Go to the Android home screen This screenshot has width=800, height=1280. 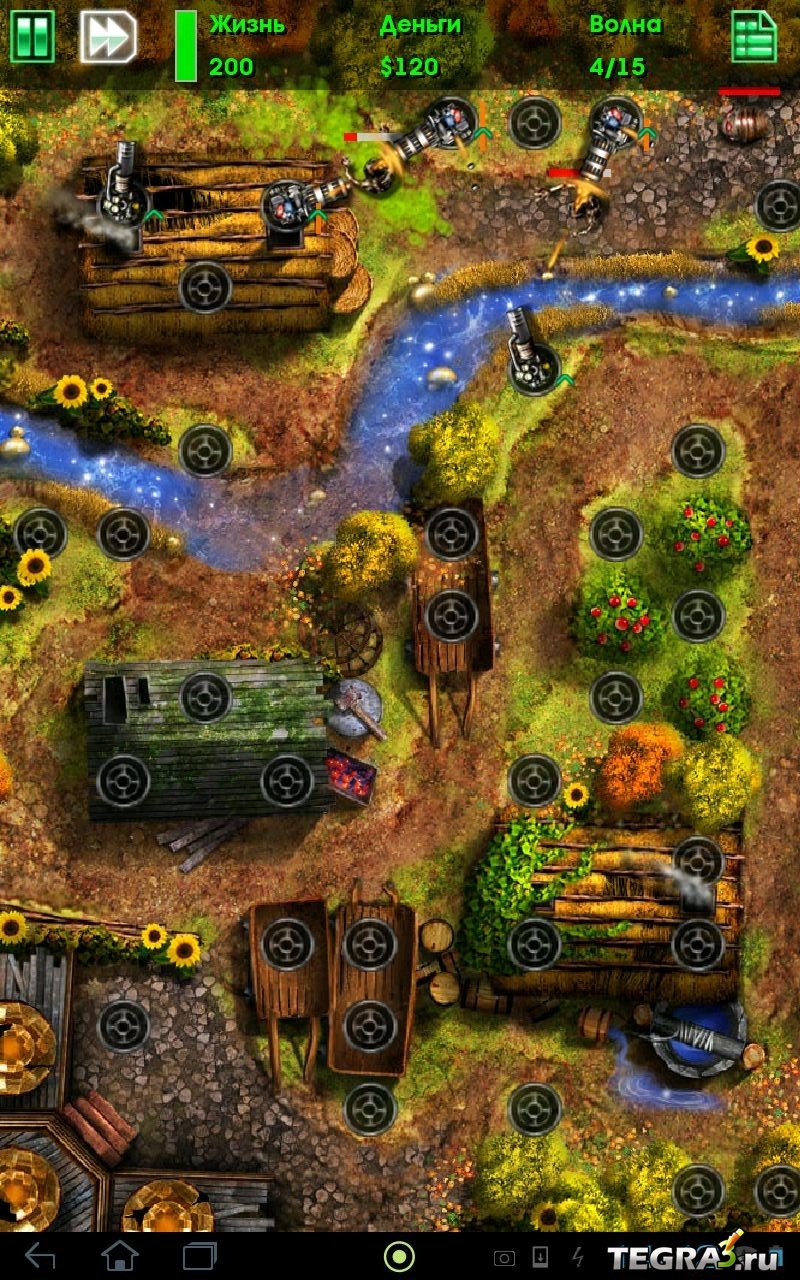120,1255
